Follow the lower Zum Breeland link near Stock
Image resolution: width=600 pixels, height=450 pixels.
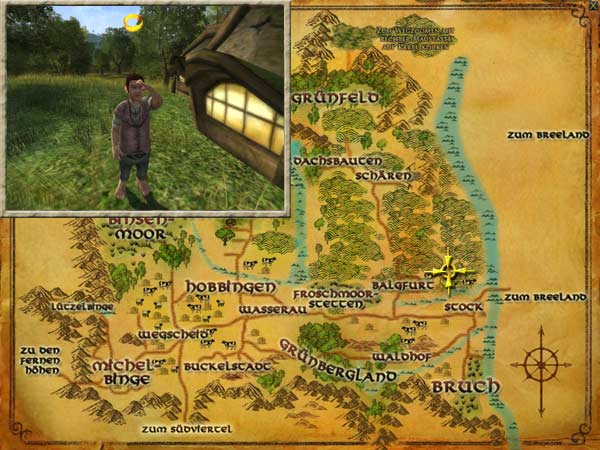[544, 297]
